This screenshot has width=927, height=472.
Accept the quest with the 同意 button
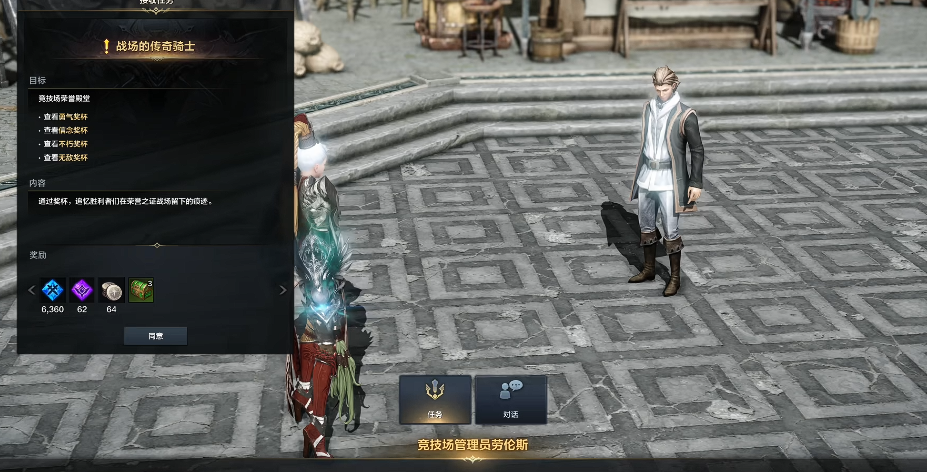155,335
